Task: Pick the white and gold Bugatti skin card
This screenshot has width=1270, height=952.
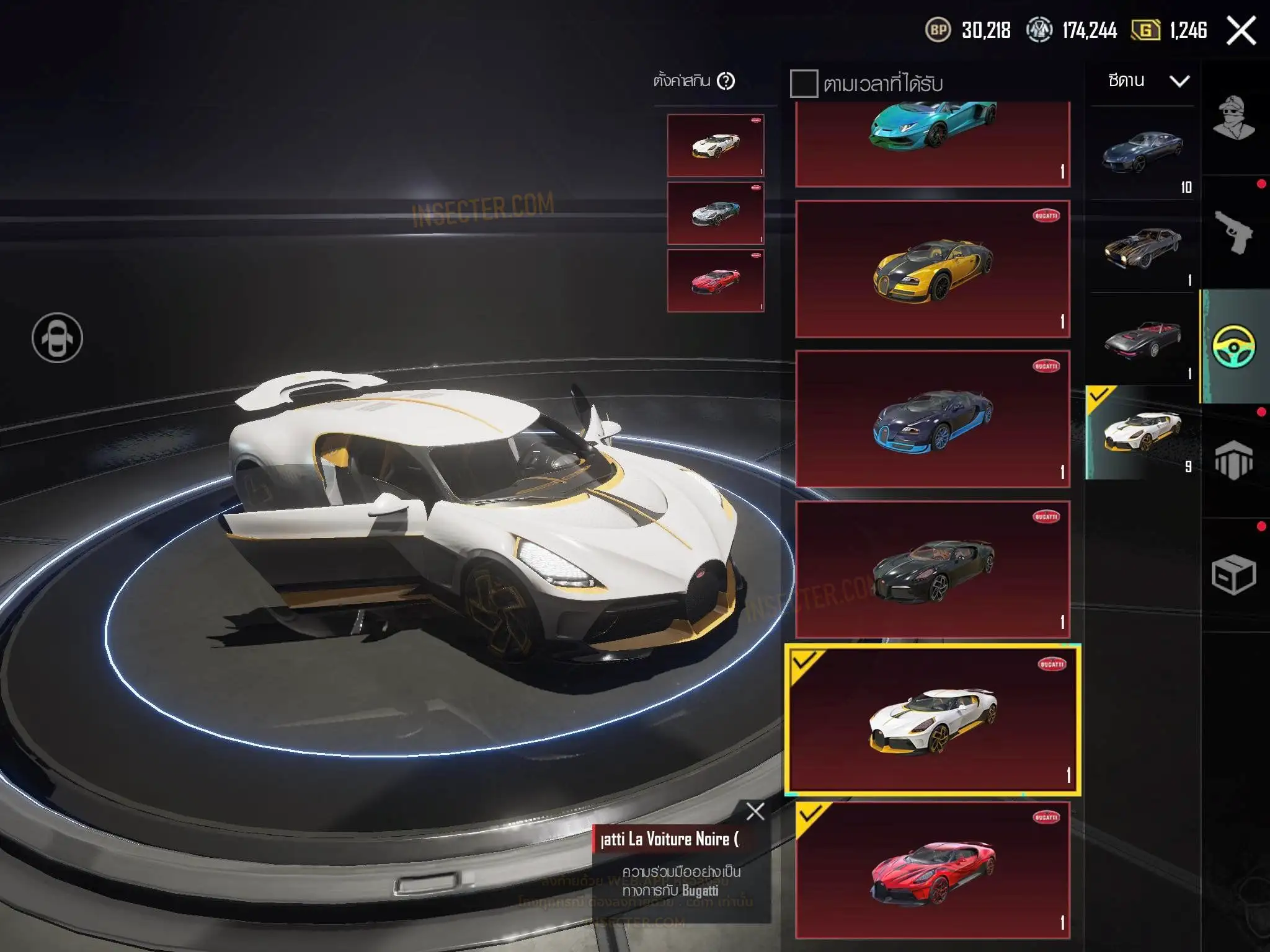Action: (933, 720)
